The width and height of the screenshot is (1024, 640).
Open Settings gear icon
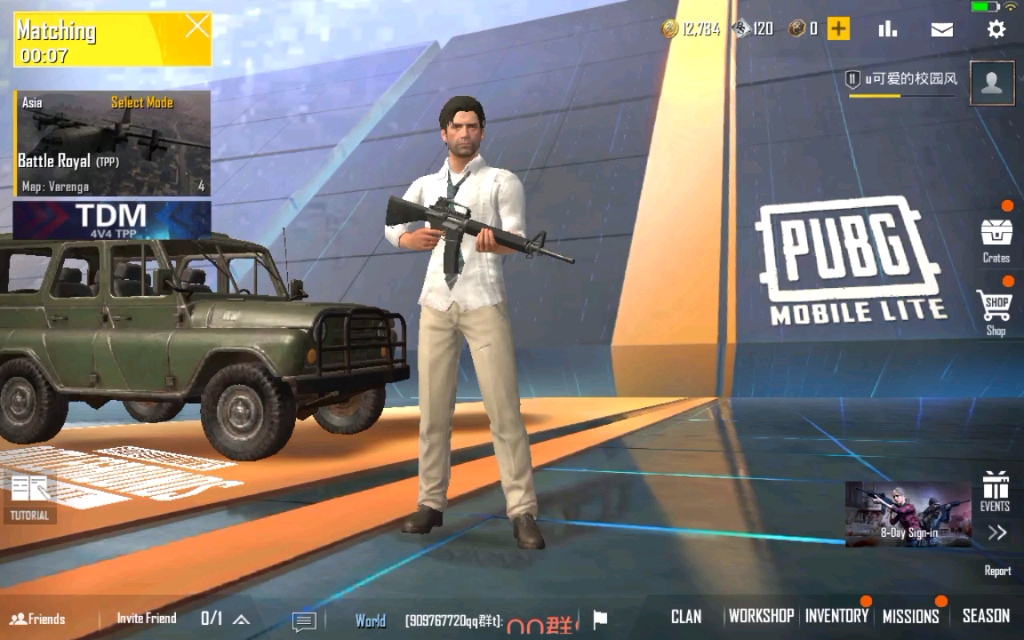tap(996, 29)
